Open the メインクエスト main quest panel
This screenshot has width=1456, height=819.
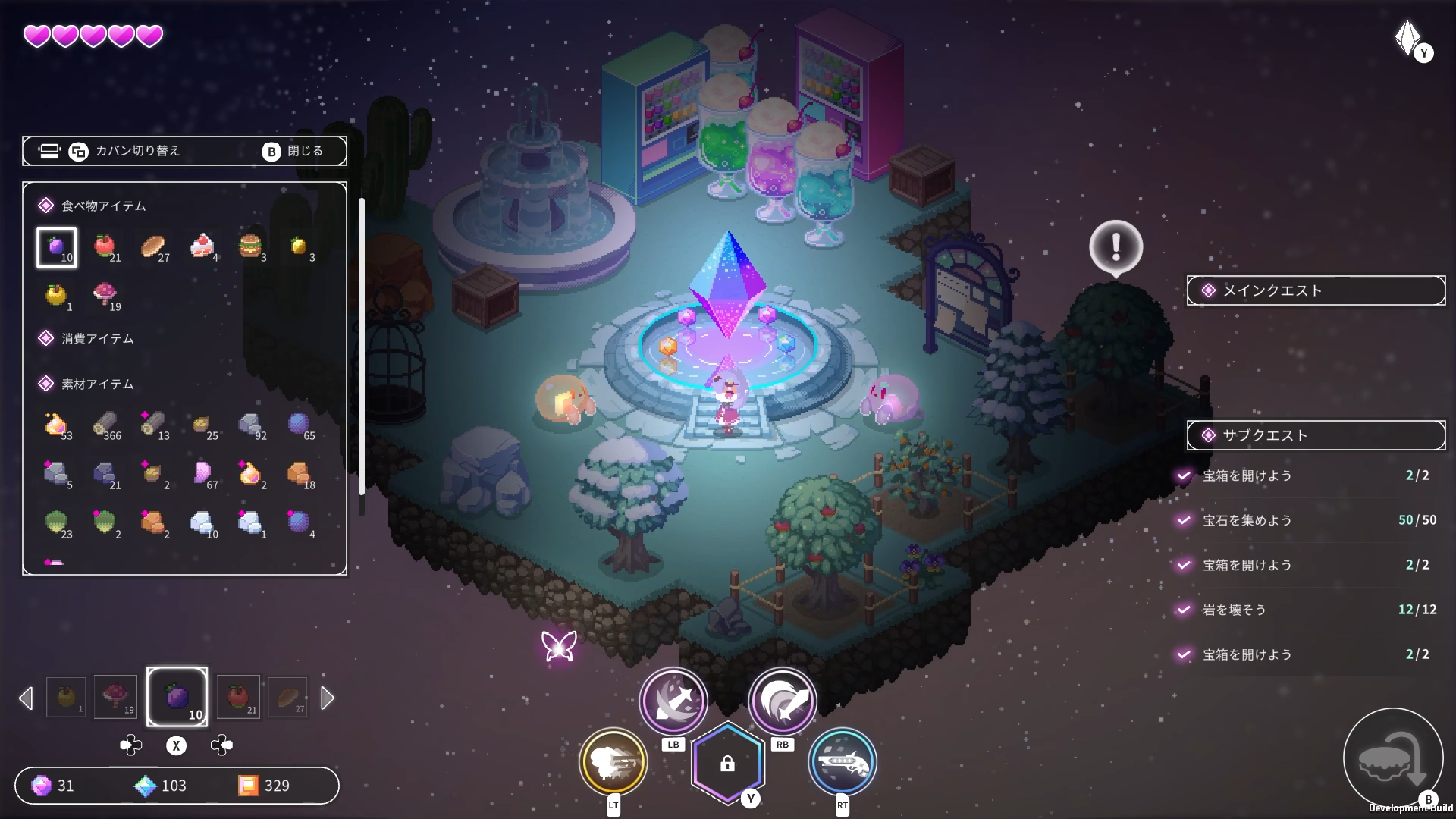tap(1316, 290)
